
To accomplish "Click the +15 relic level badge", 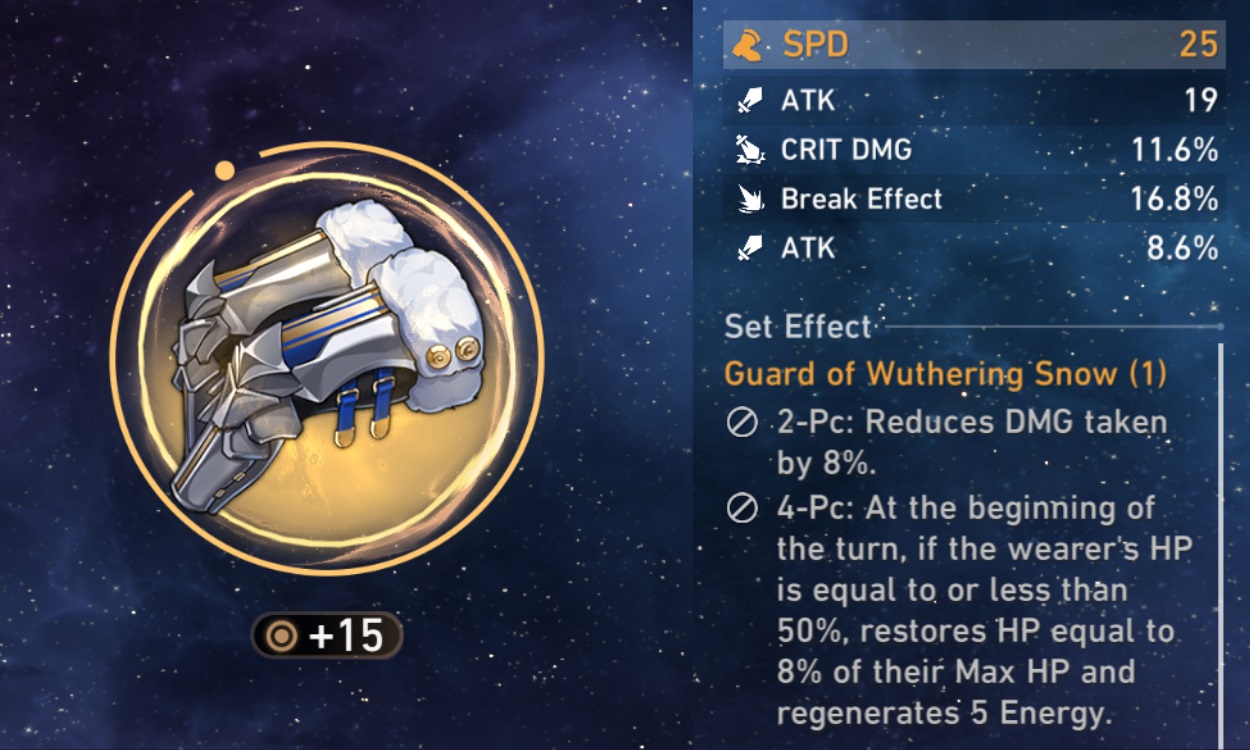I will click(x=327, y=636).
